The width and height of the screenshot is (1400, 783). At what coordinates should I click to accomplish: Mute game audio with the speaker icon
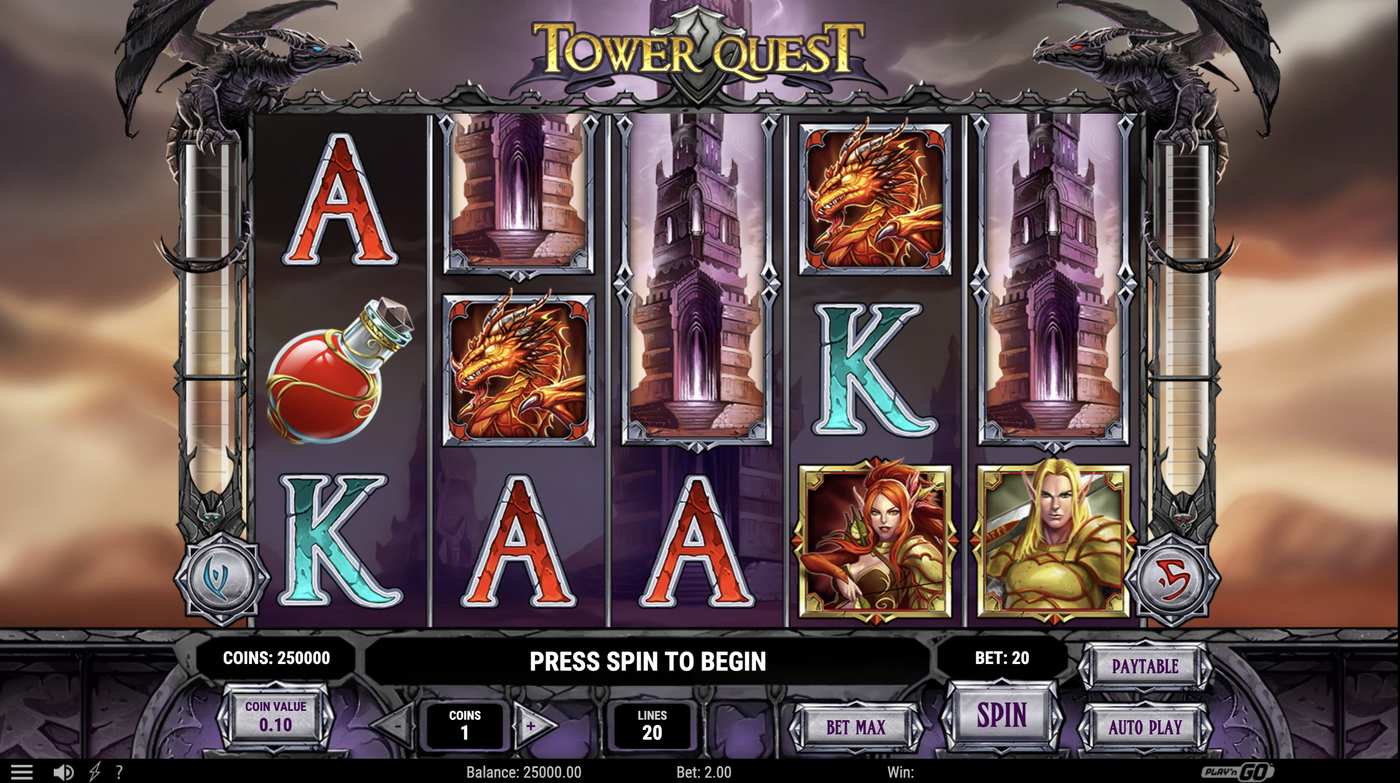61,770
